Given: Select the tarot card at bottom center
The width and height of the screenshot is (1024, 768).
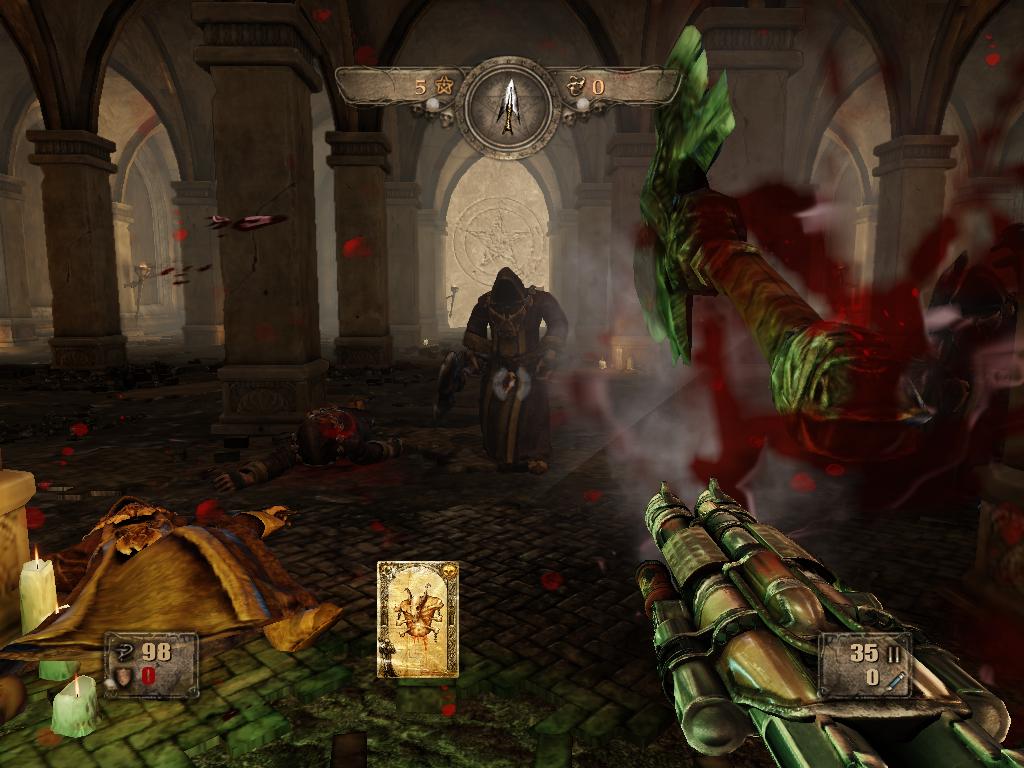Looking at the screenshot, I should [x=417, y=619].
